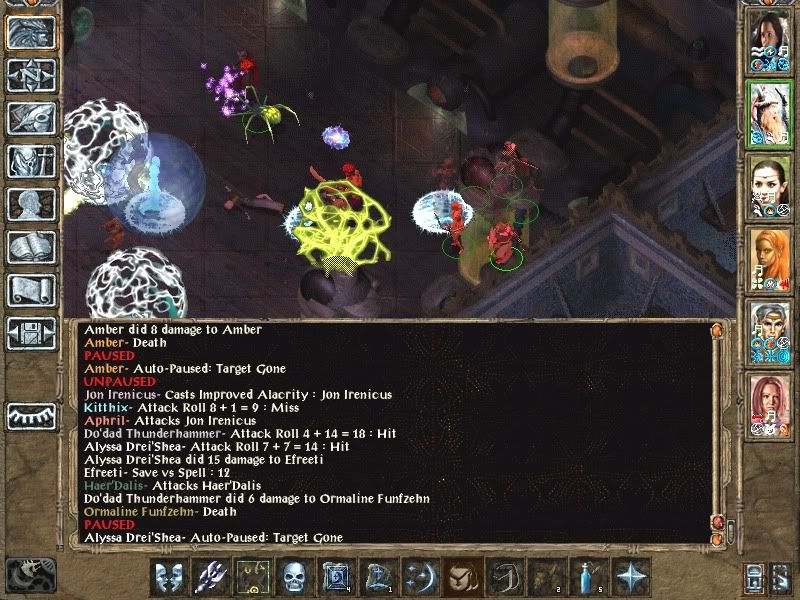
Task: Open the mage spellbook
Action: coord(30,246)
